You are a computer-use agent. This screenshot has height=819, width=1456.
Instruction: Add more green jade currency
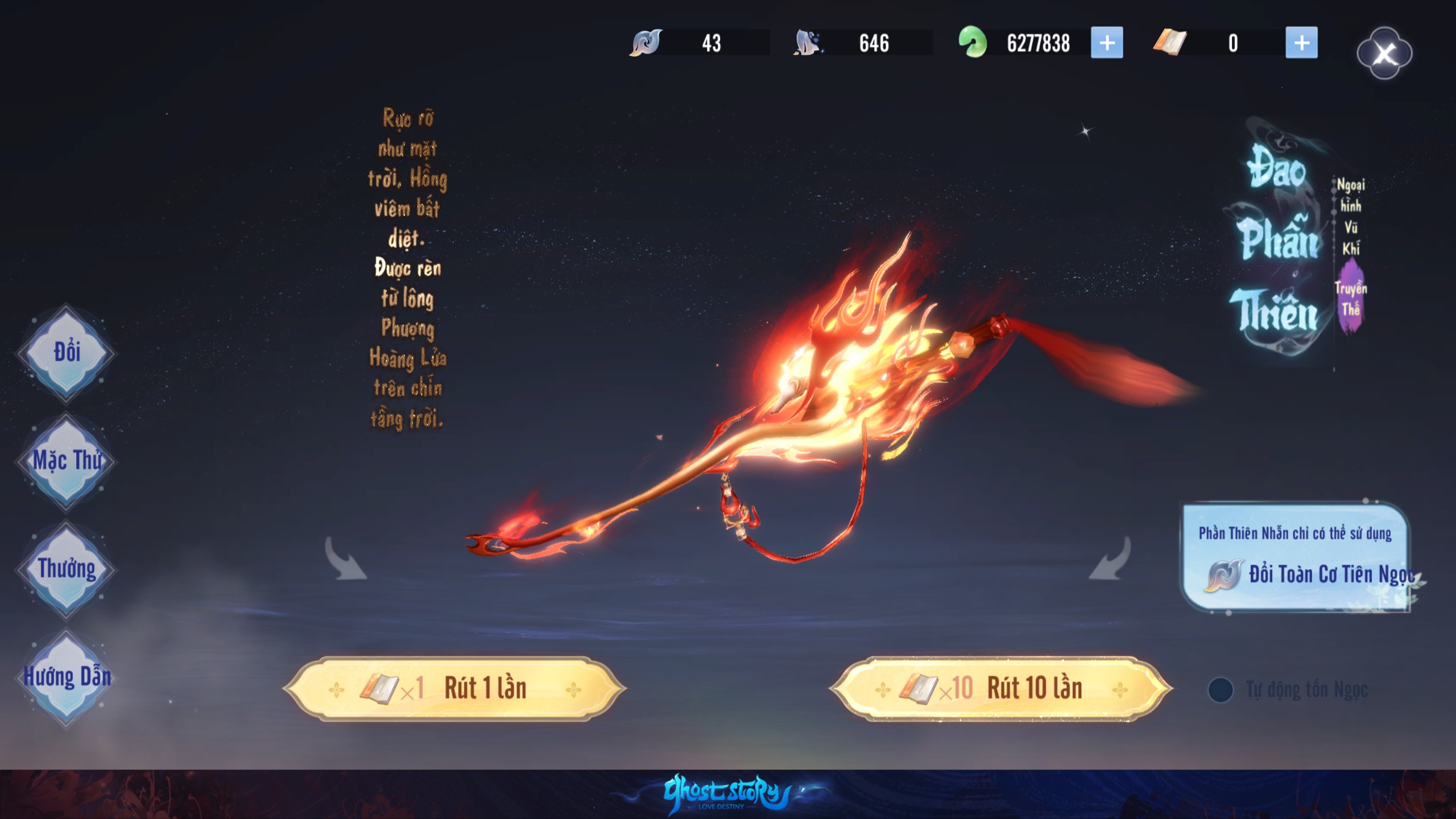coord(1107,43)
